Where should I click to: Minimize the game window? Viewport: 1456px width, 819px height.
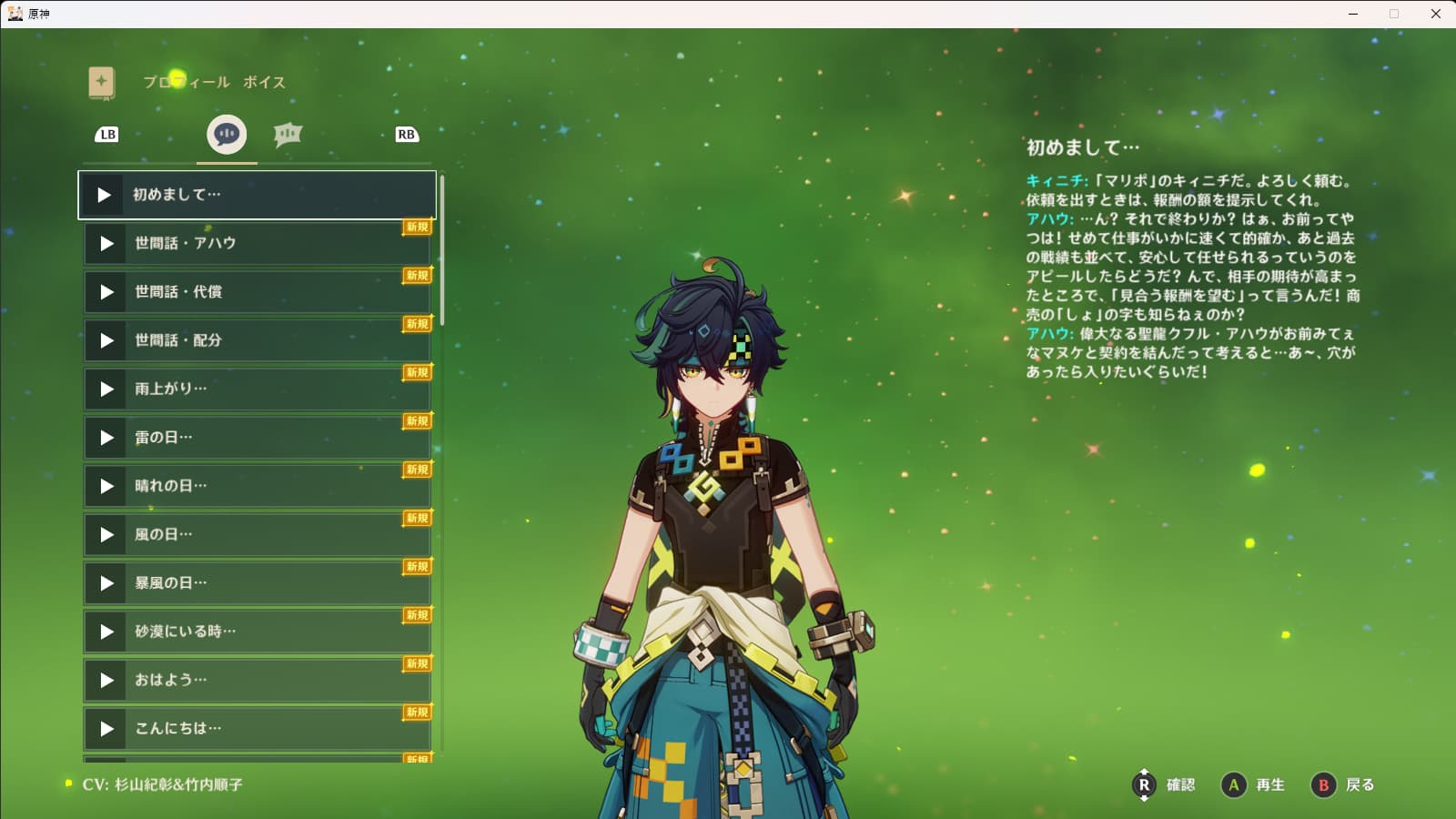click(1353, 14)
